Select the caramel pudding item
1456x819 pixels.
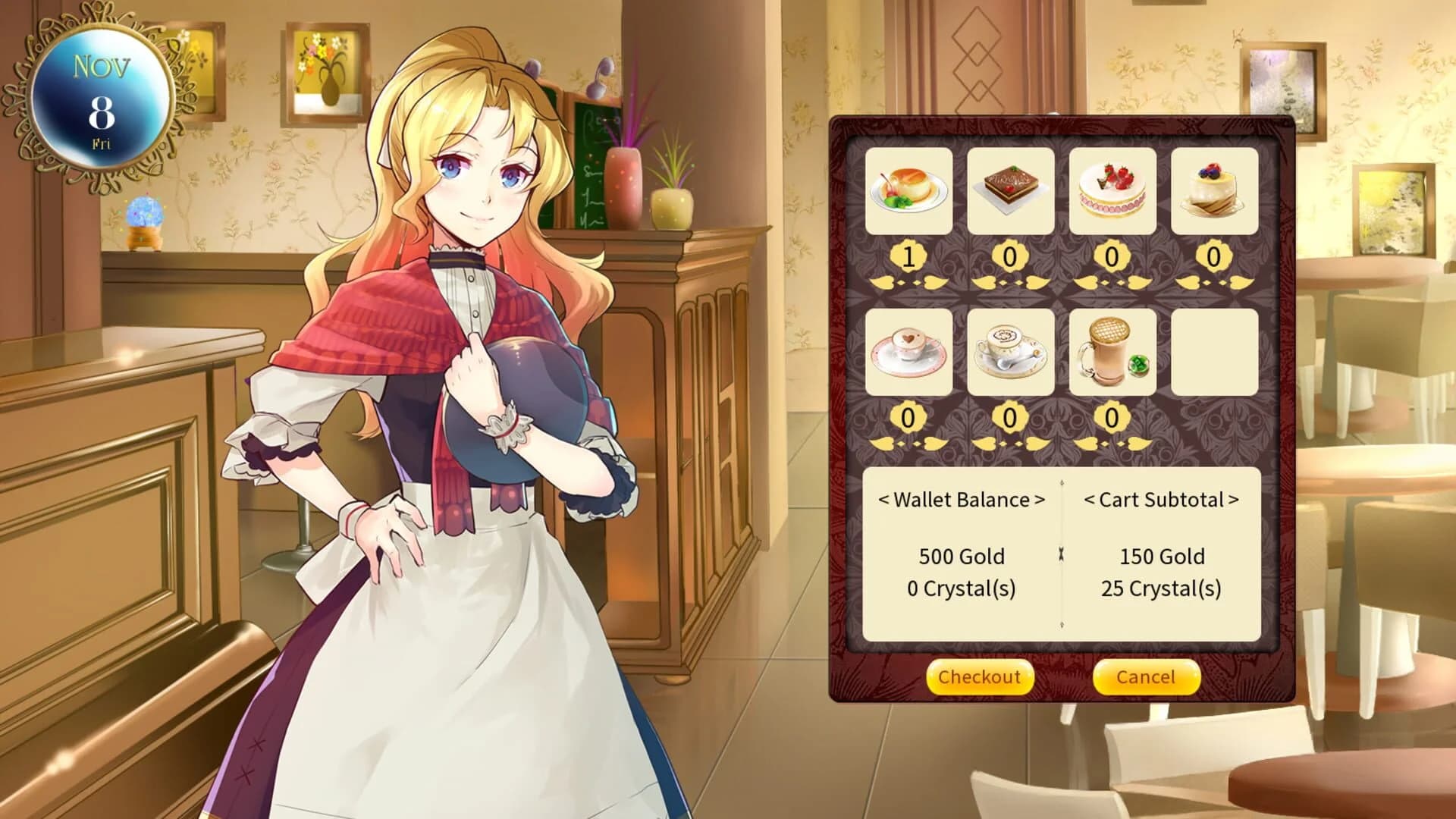point(908,191)
